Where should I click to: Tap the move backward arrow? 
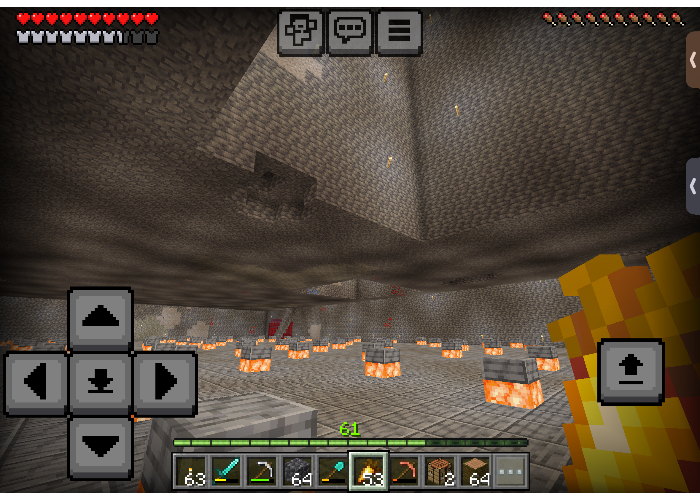(x=100, y=447)
